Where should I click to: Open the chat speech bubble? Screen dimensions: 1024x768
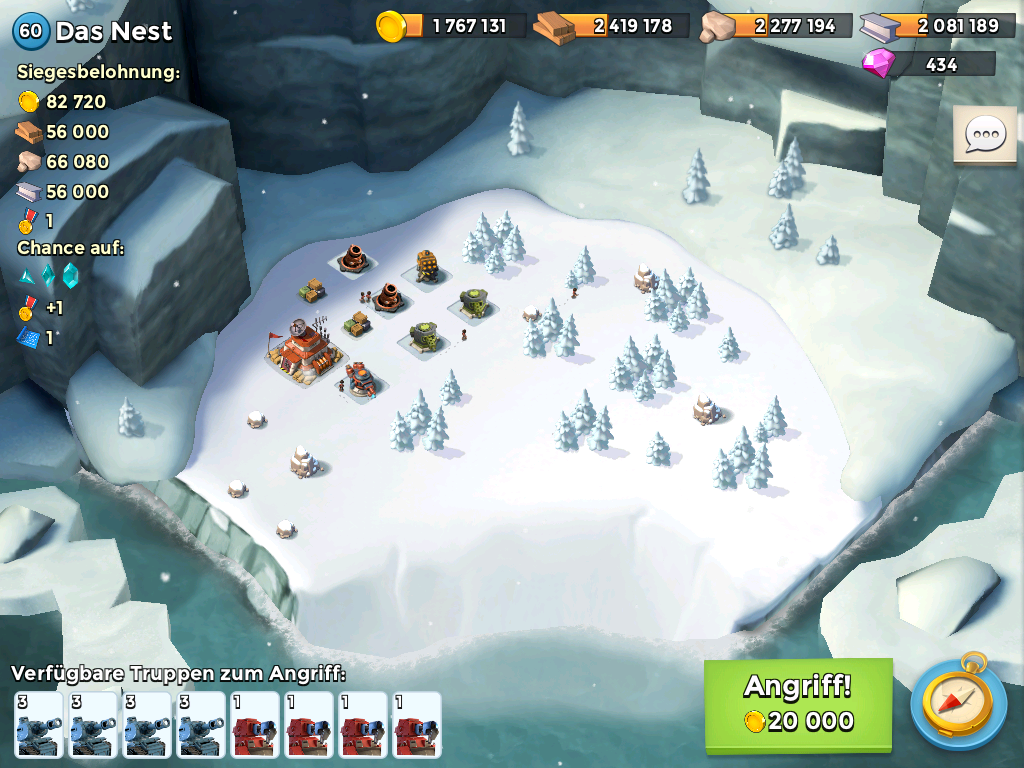coord(984,135)
